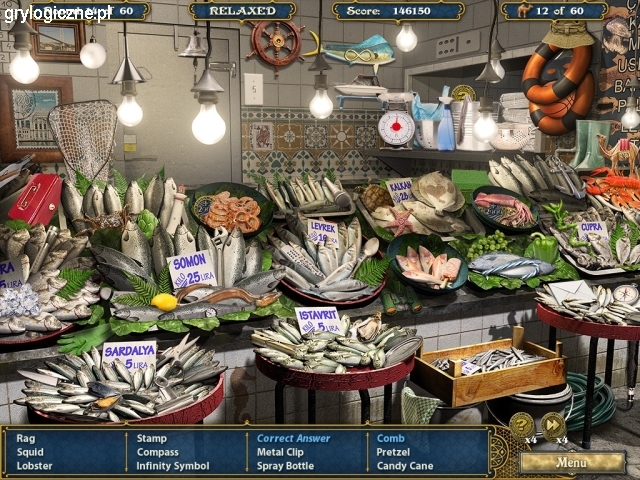Choose Pretzel from the find list
This screenshot has height=480, width=640.
pos(394,452)
